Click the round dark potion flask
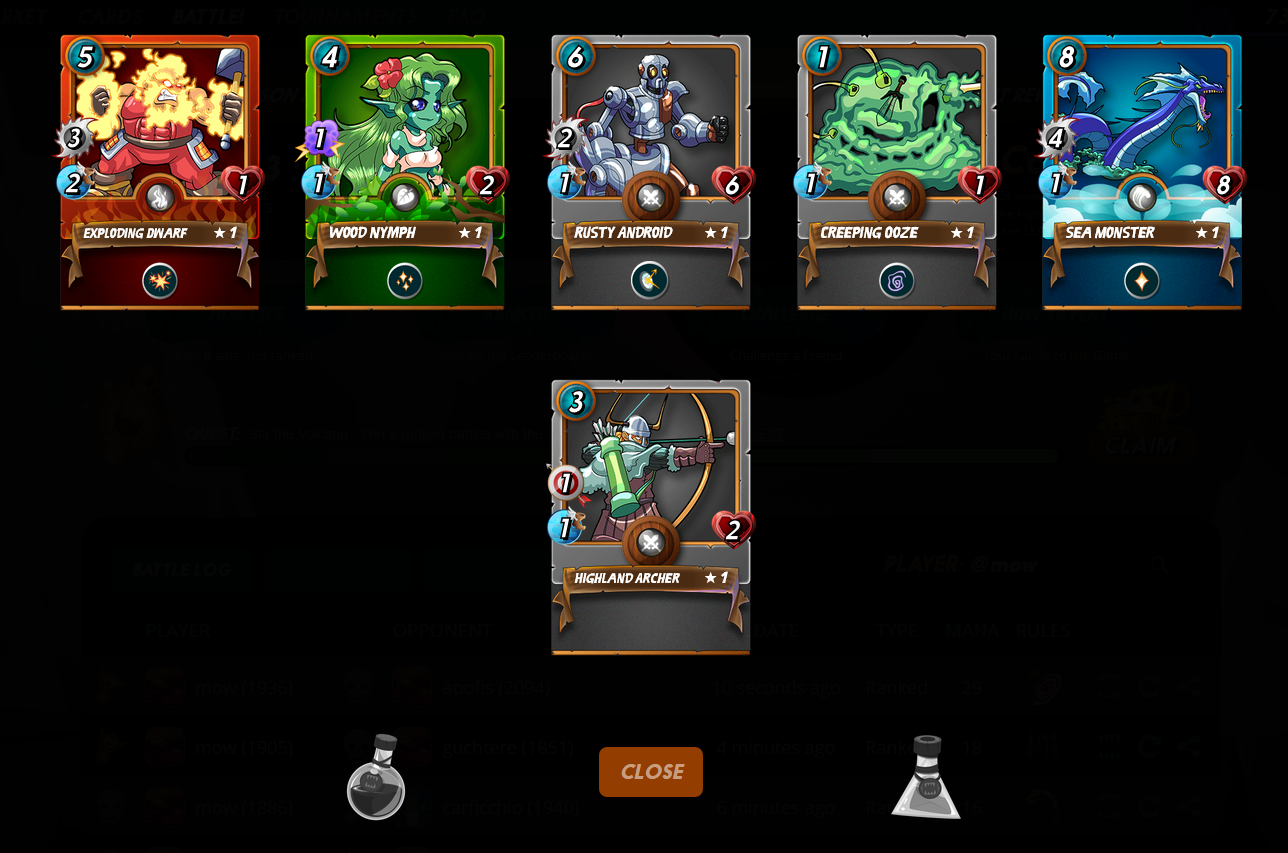 click(376, 777)
